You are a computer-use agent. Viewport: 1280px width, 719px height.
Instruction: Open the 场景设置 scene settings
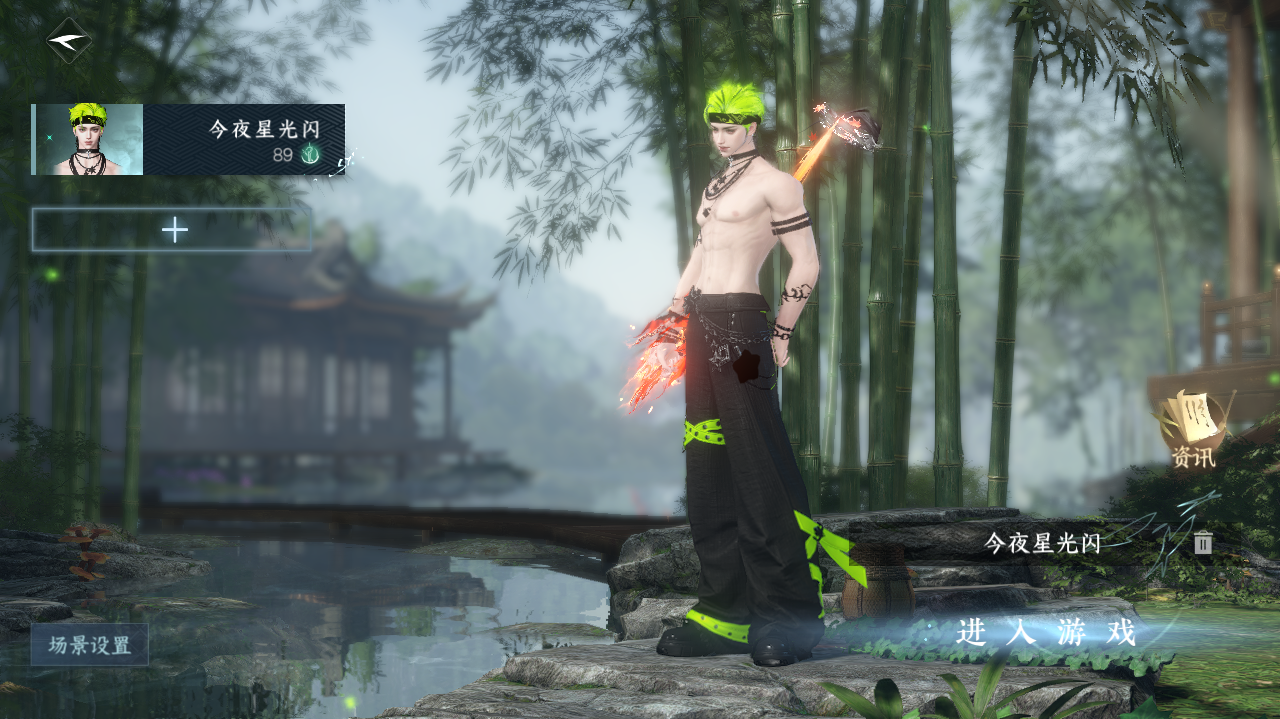[x=90, y=645]
